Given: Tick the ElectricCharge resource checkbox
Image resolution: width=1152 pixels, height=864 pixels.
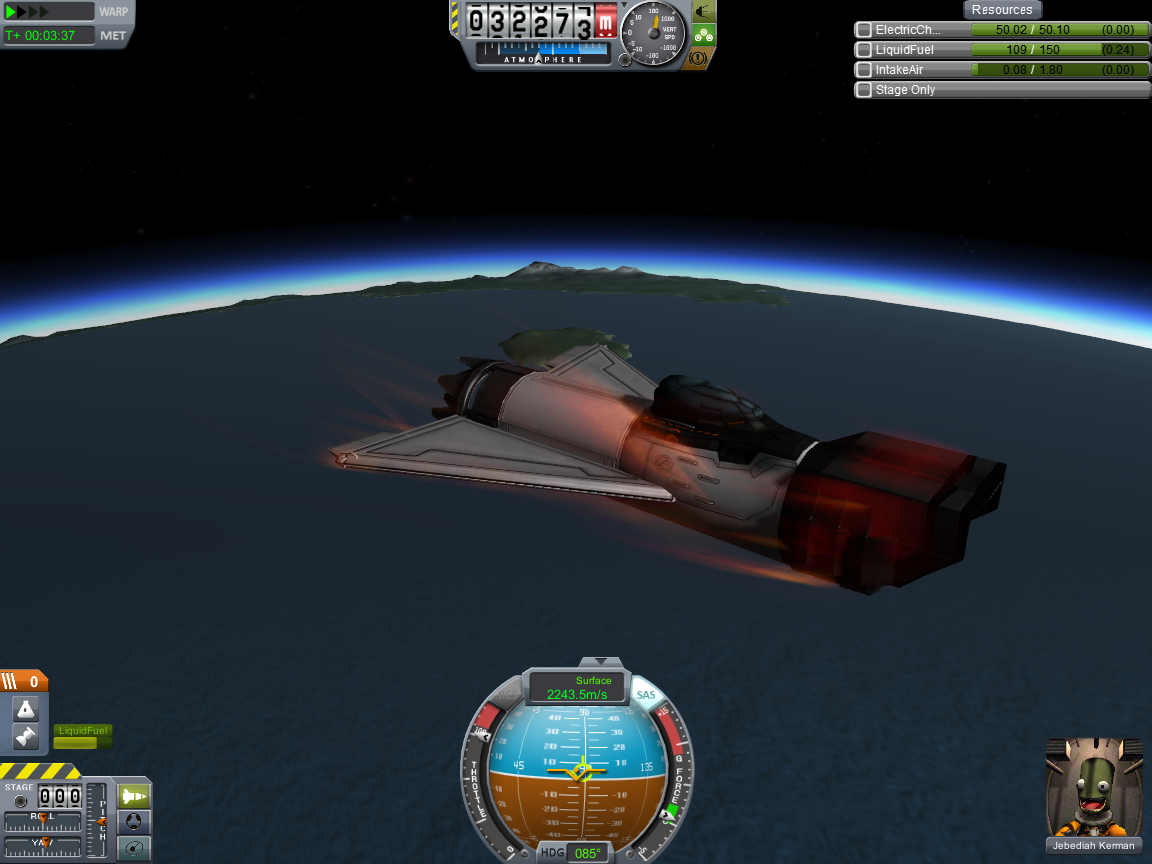Looking at the screenshot, I should tap(864, 30).
